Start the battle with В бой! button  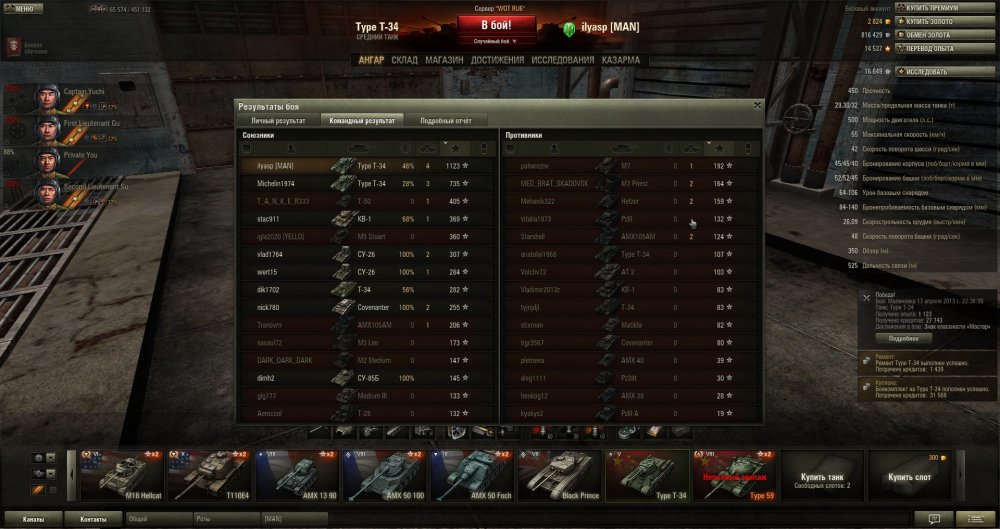[x=498, y=25]
